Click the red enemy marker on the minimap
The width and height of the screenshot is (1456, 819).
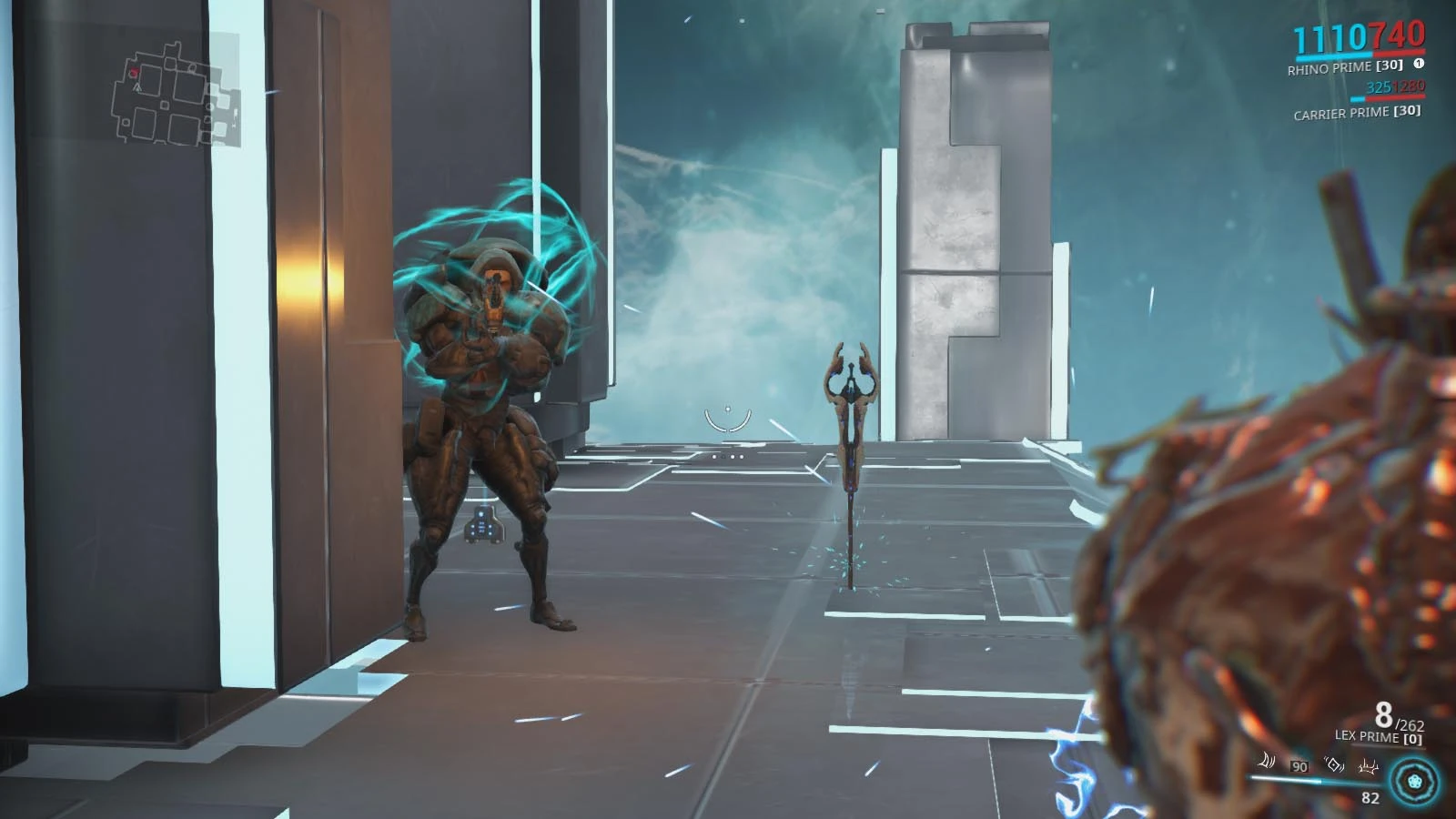(x=134, y=72)
